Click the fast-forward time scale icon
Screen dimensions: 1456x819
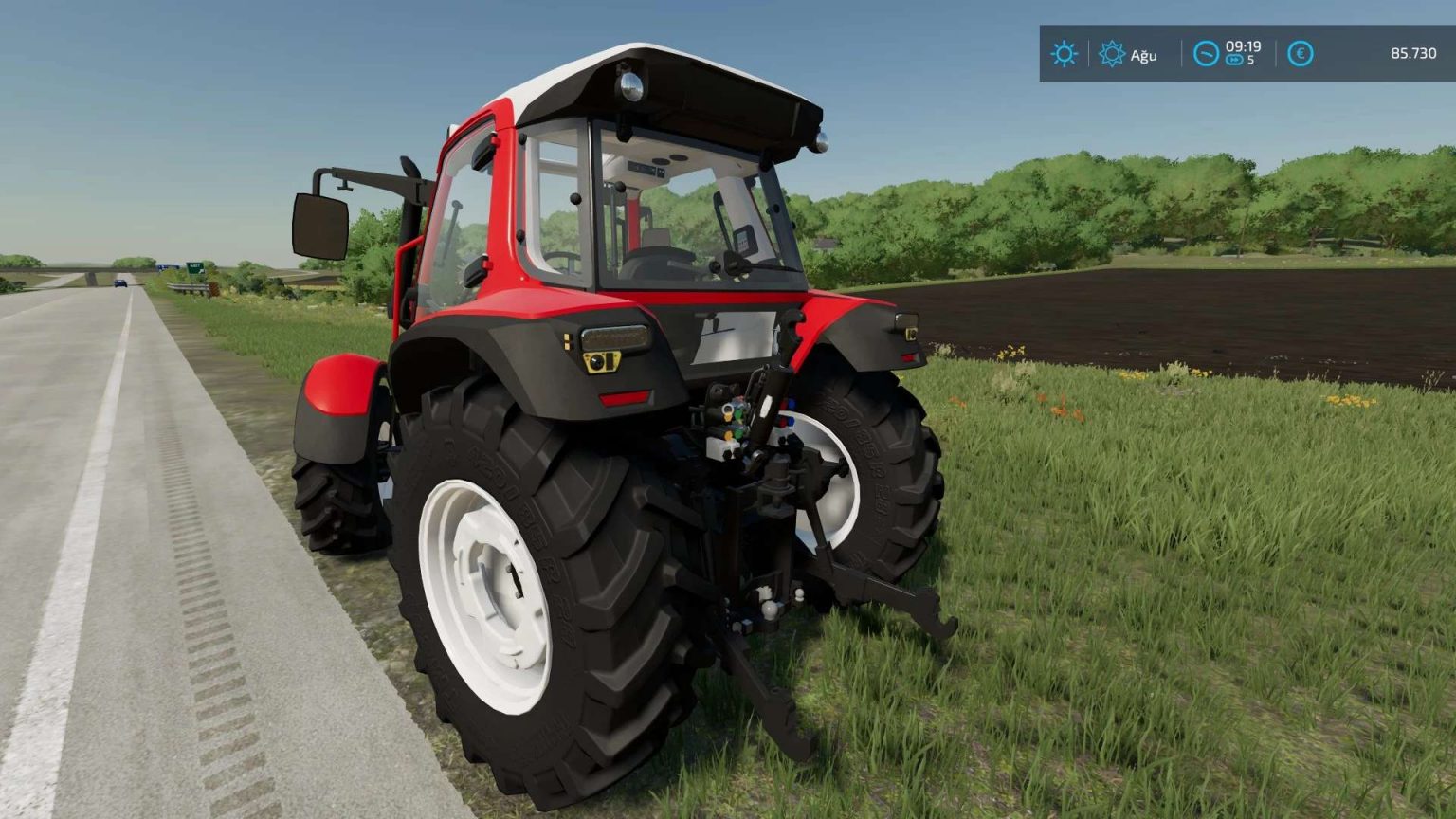point(1234,60)
